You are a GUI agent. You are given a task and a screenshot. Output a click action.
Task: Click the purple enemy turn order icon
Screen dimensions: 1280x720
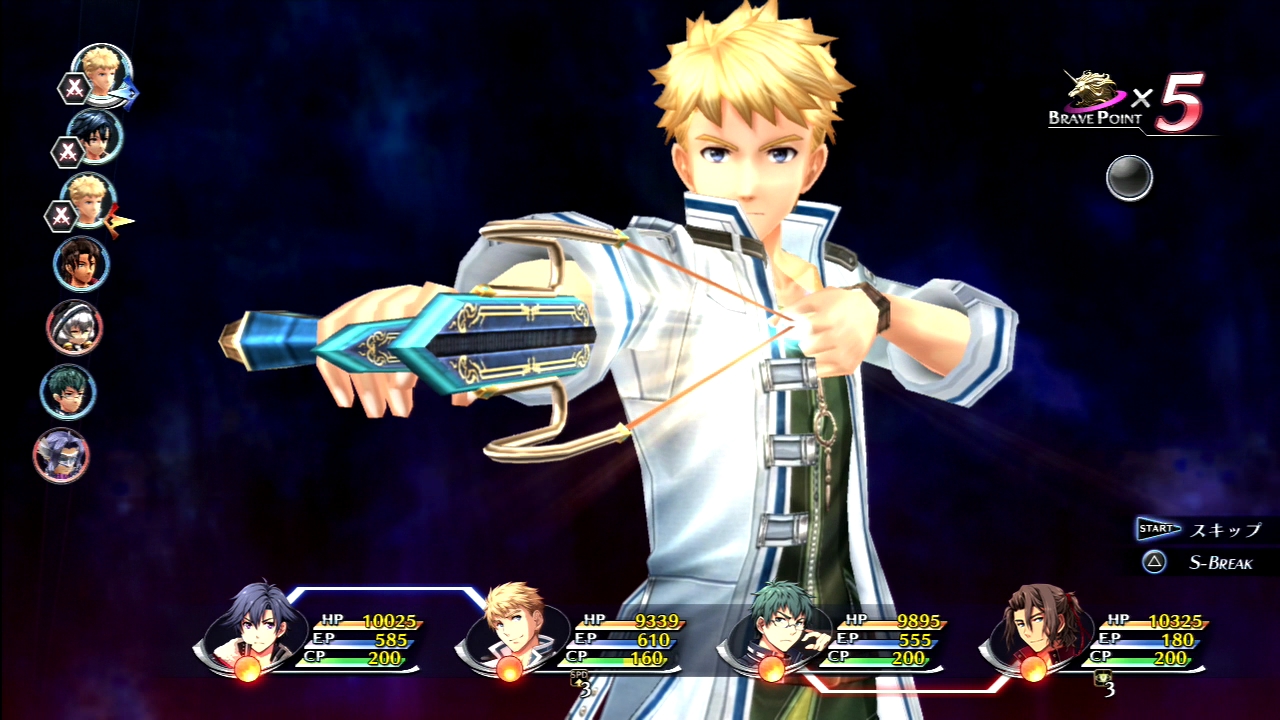[x=61, y=456]
